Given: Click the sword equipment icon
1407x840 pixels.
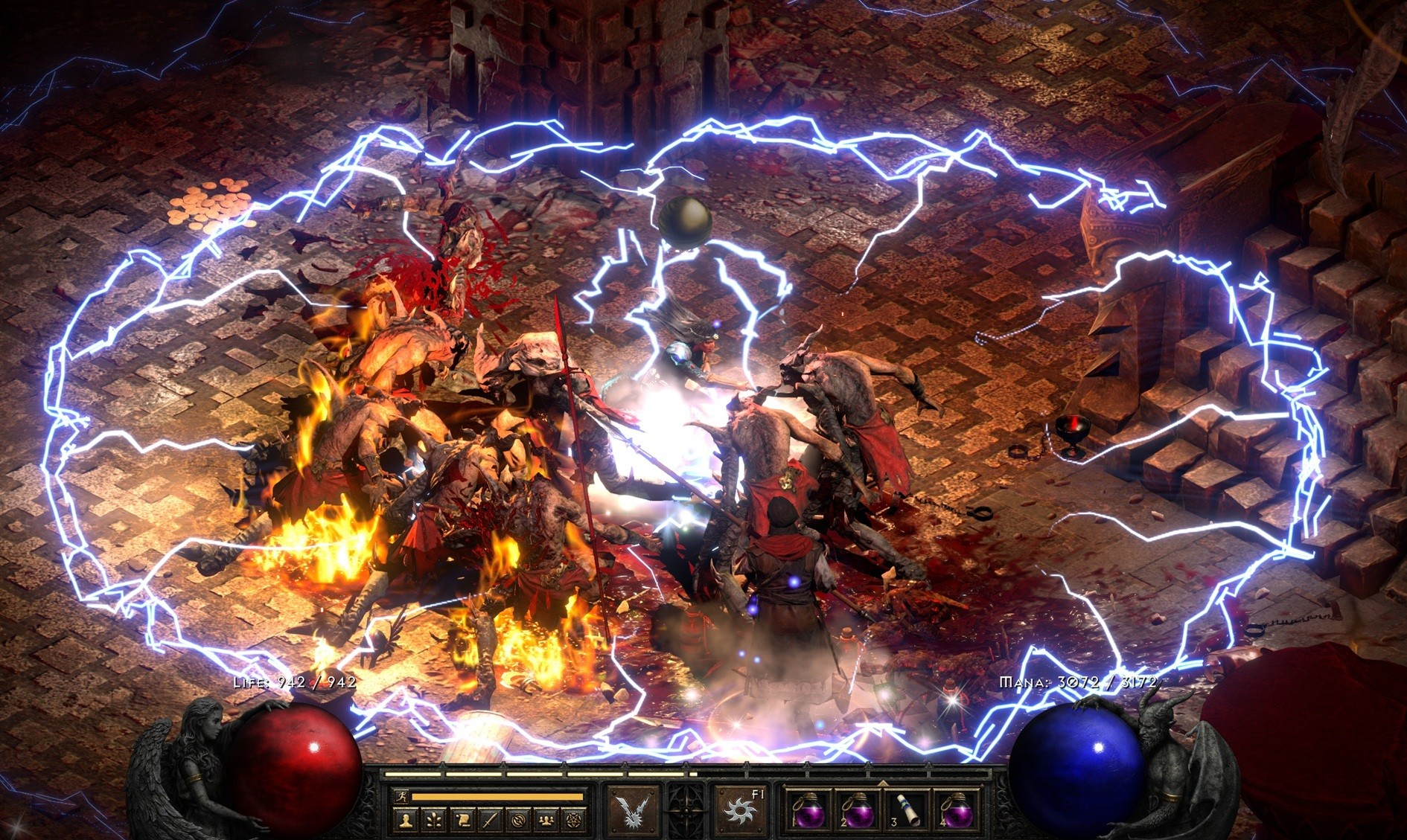Looking at the screenshot, I should coord(490,820).
